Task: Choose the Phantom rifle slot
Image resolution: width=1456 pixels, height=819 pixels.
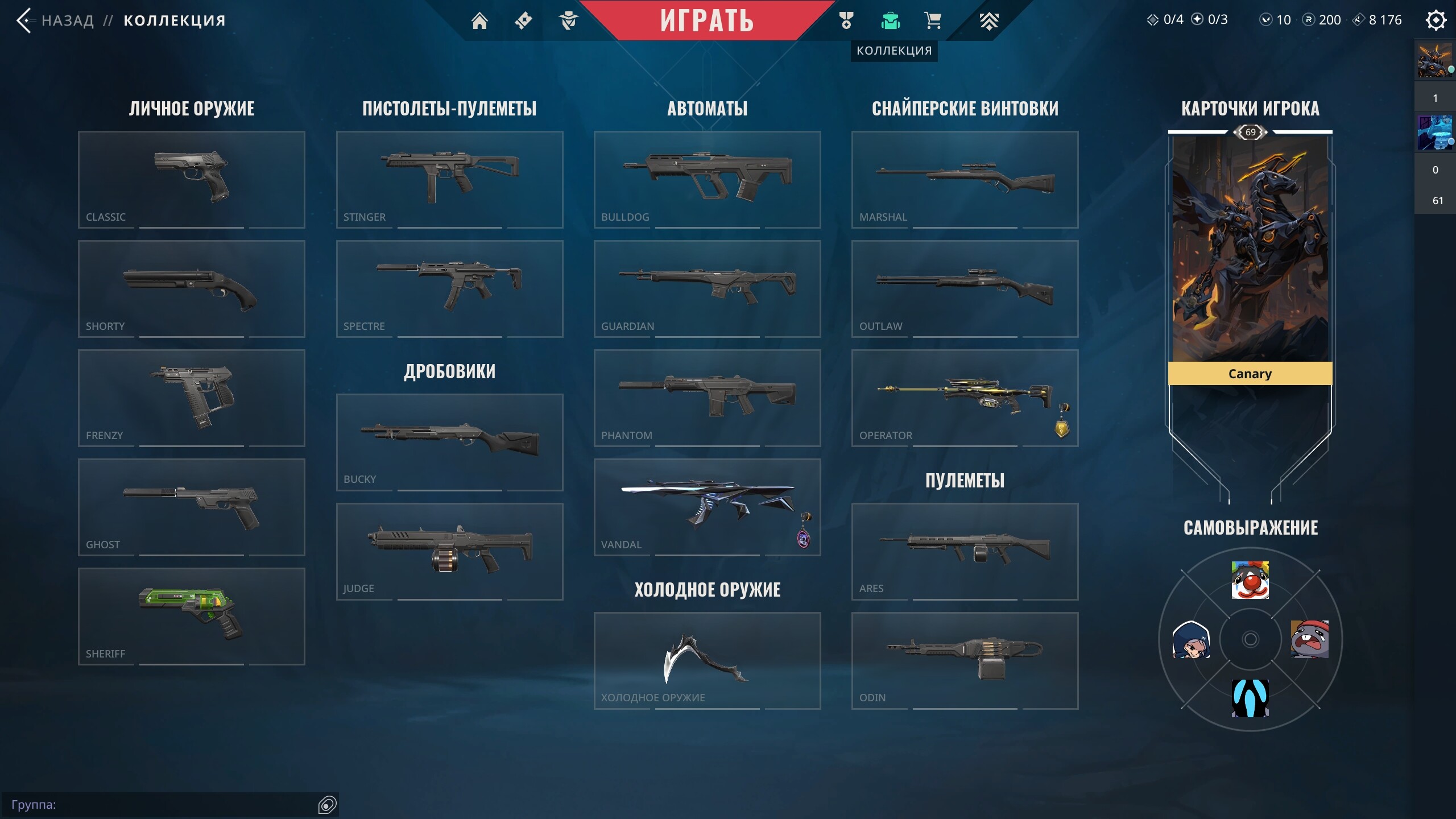Action: point(707,398)
